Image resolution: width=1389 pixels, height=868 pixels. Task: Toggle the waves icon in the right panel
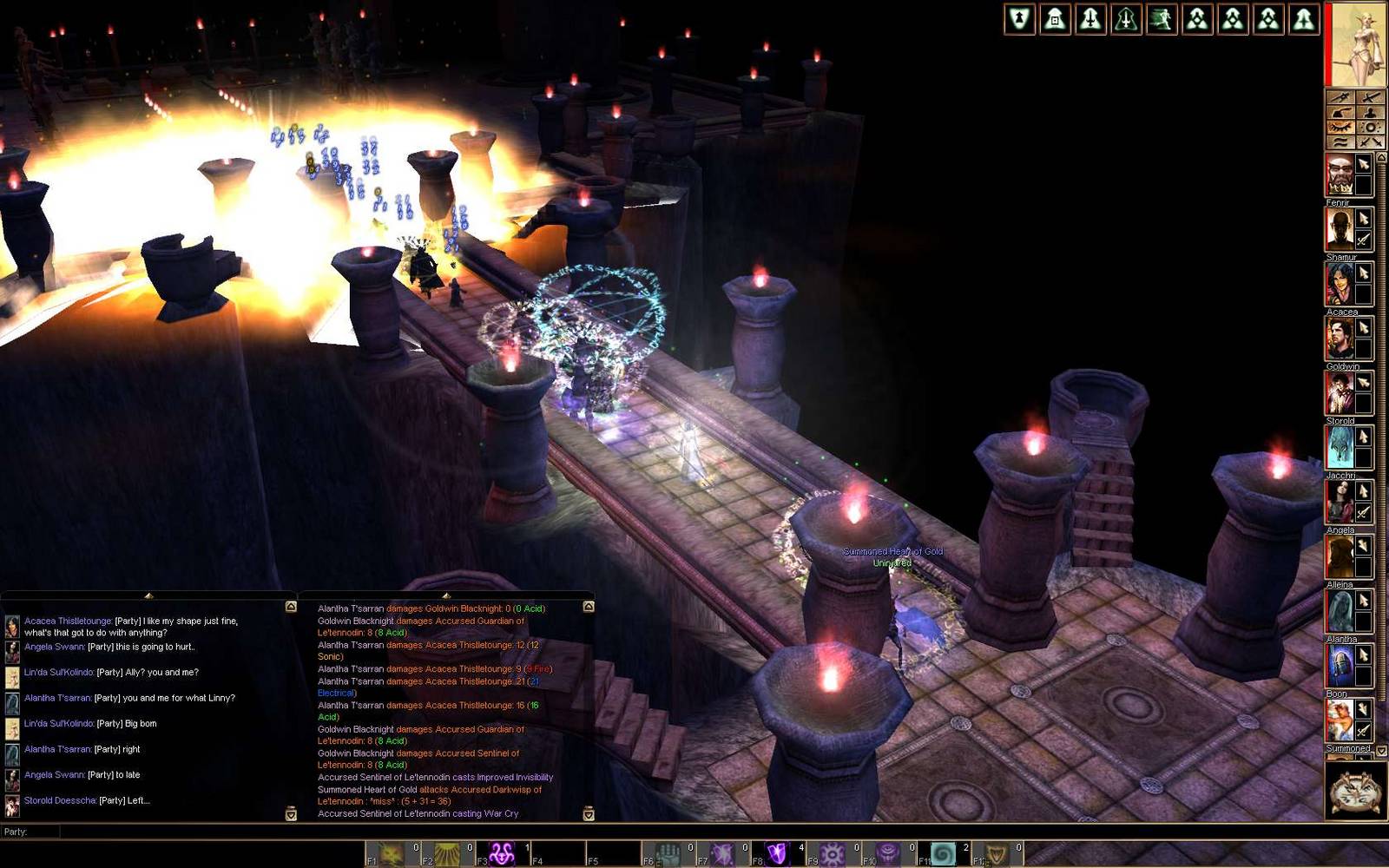point(1342,141)
